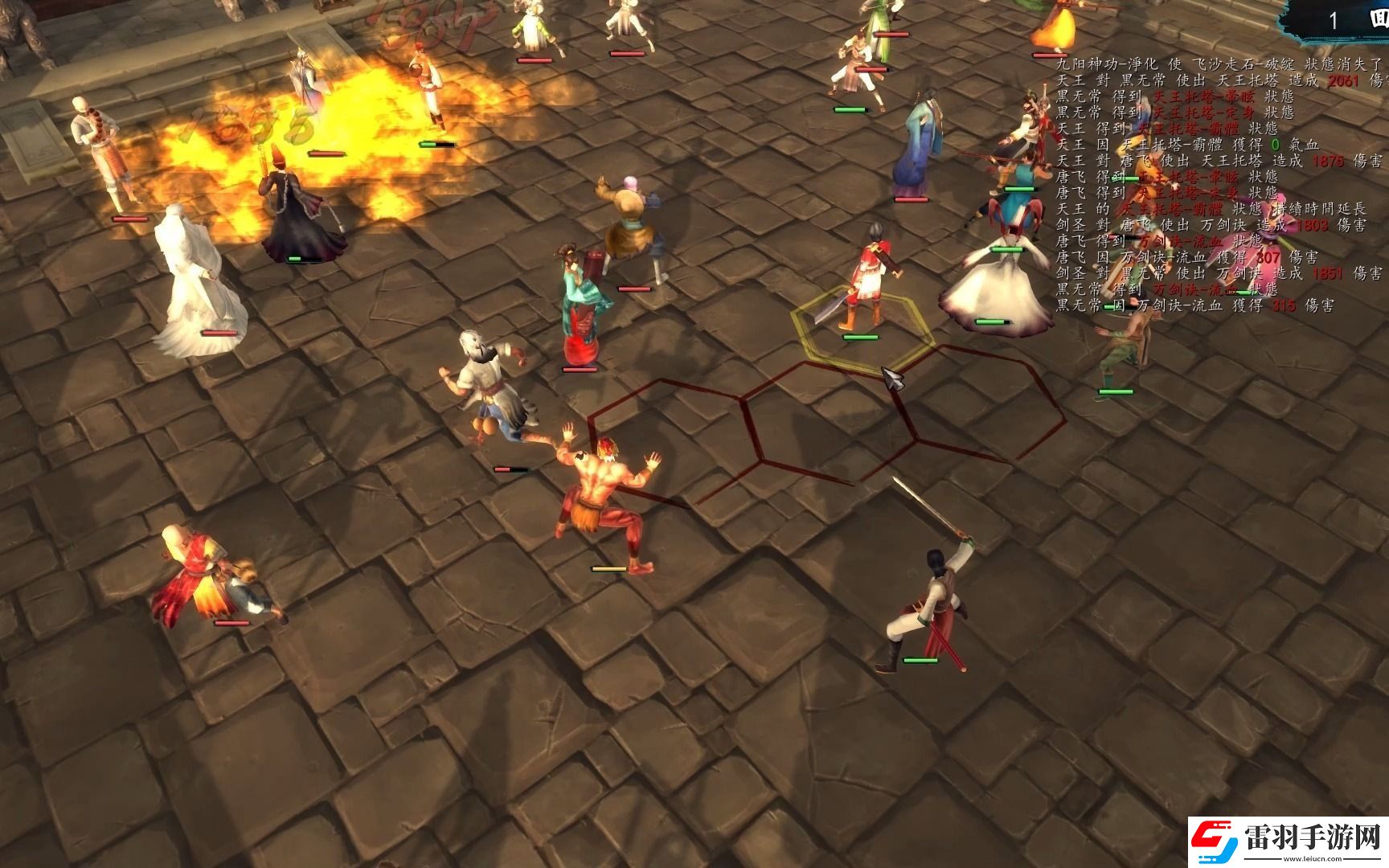Select the yellow-outlined hex under the red swordsman
This screenshot has height=868, width=1389.
(862, 331)
